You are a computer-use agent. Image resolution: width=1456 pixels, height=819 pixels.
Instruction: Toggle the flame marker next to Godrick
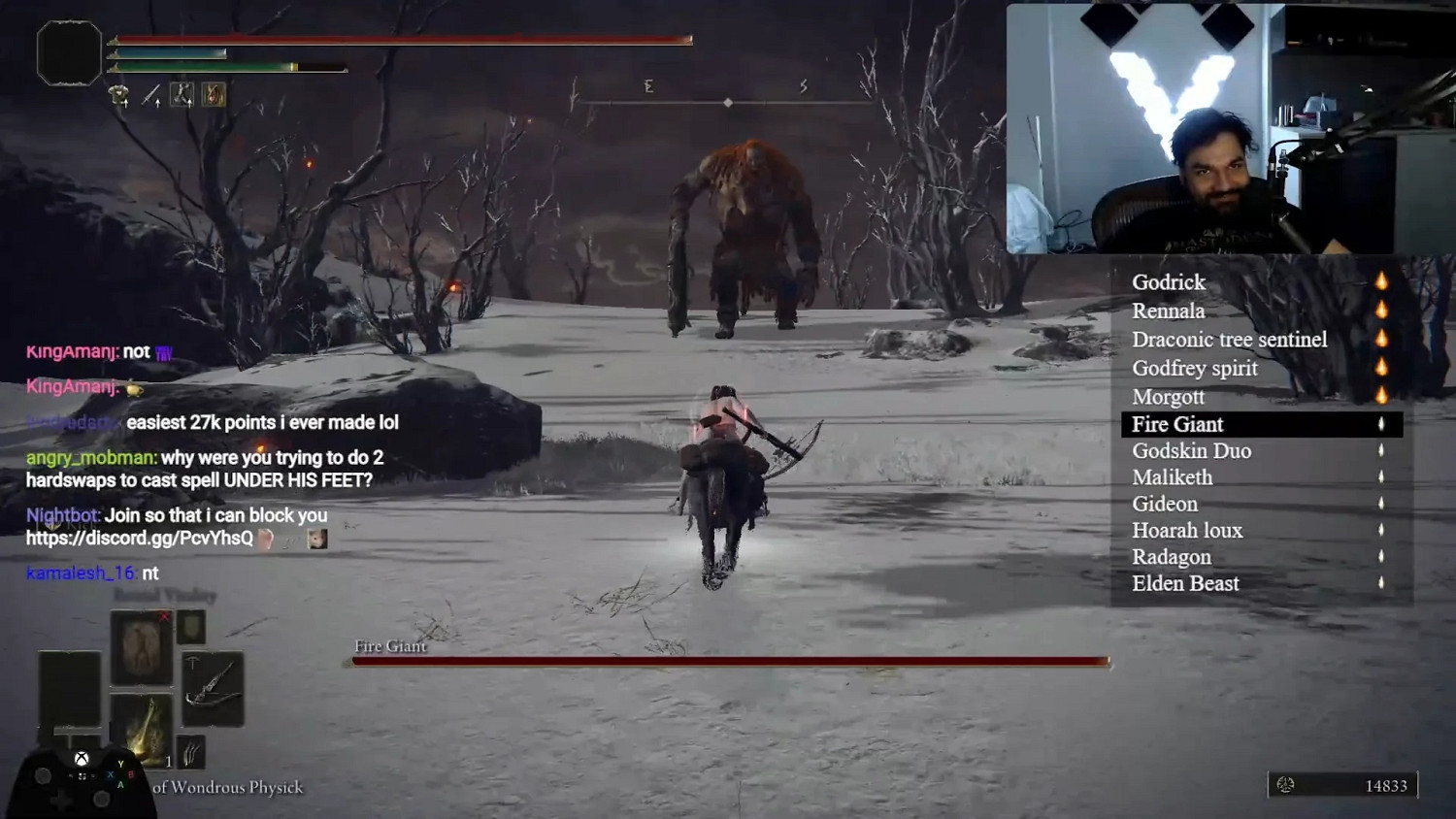click(1382, 281)
